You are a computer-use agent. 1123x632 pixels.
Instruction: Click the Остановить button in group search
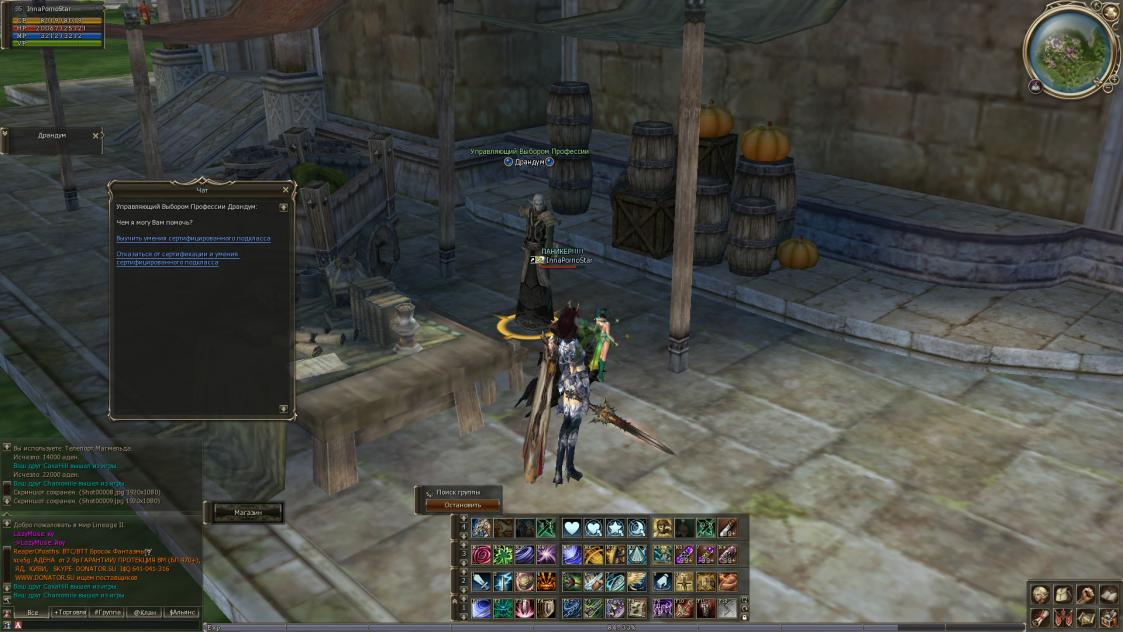(456, 505)
